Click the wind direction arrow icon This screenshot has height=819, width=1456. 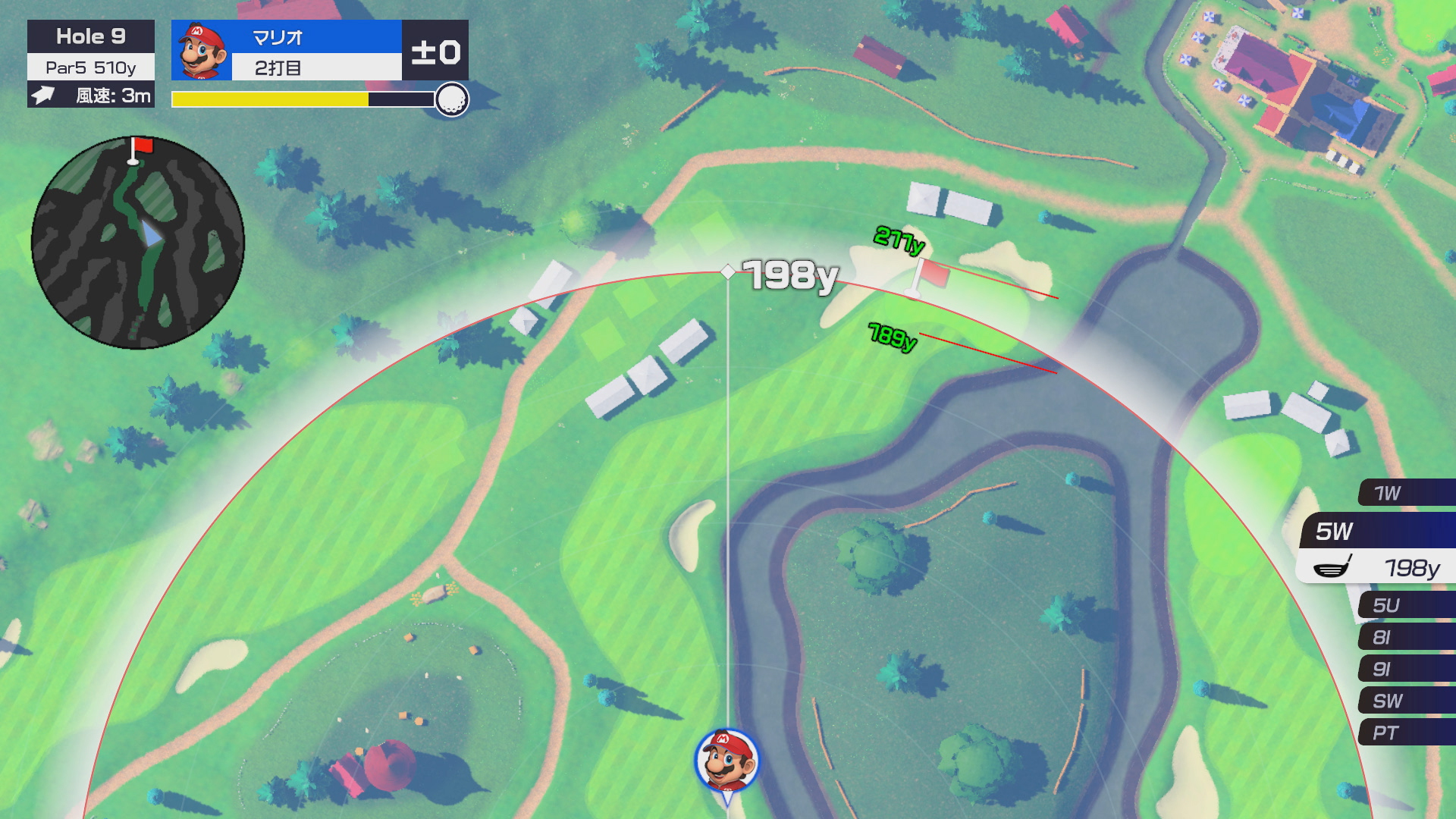pyautogui.click(x=43, y=96)
